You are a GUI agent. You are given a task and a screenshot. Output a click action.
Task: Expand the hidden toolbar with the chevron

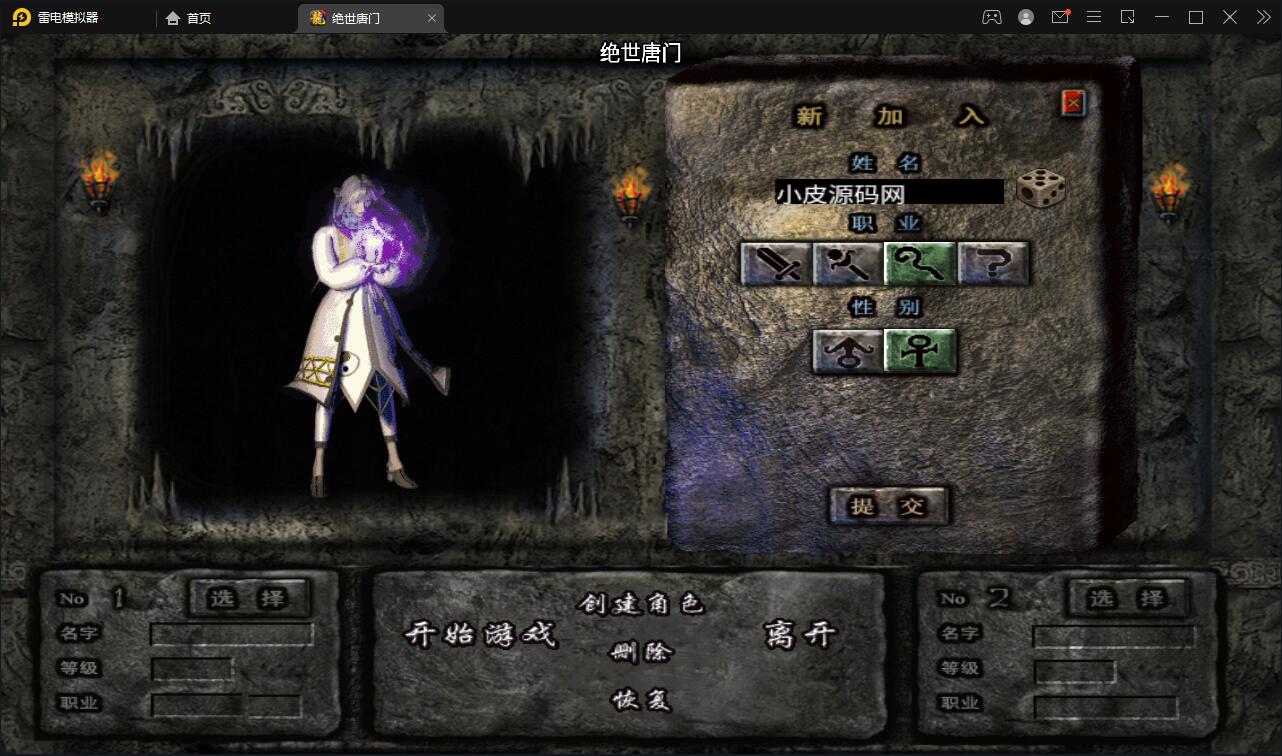(x=1262, y=17)
